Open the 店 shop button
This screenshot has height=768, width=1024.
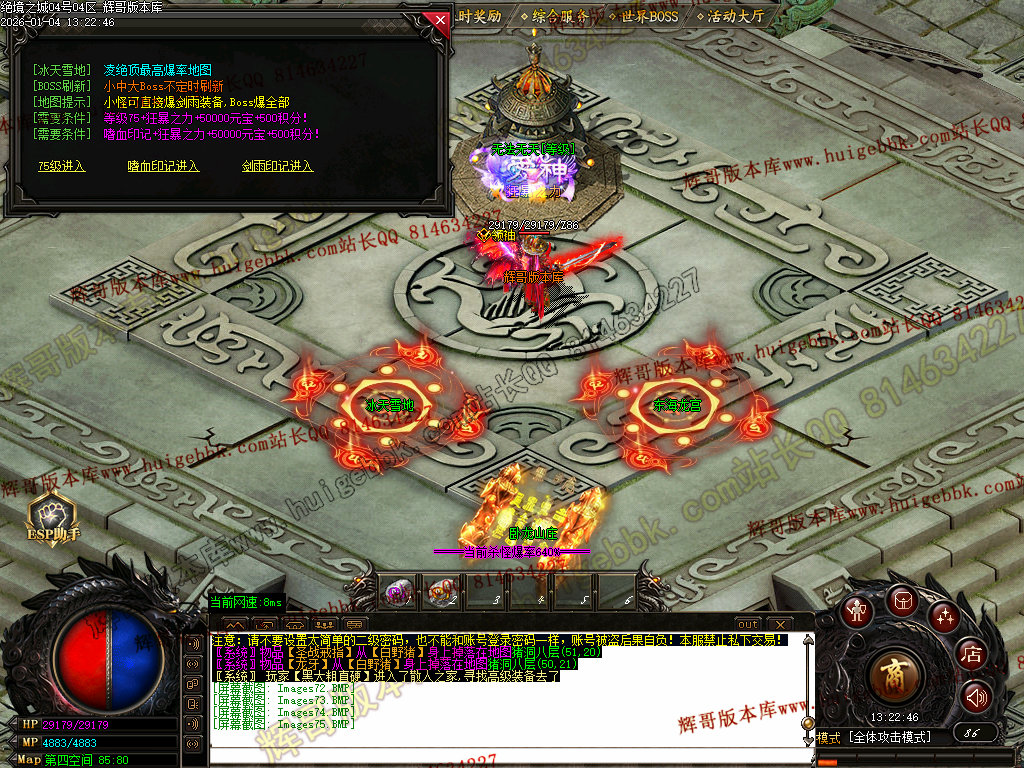coord(970,655)
